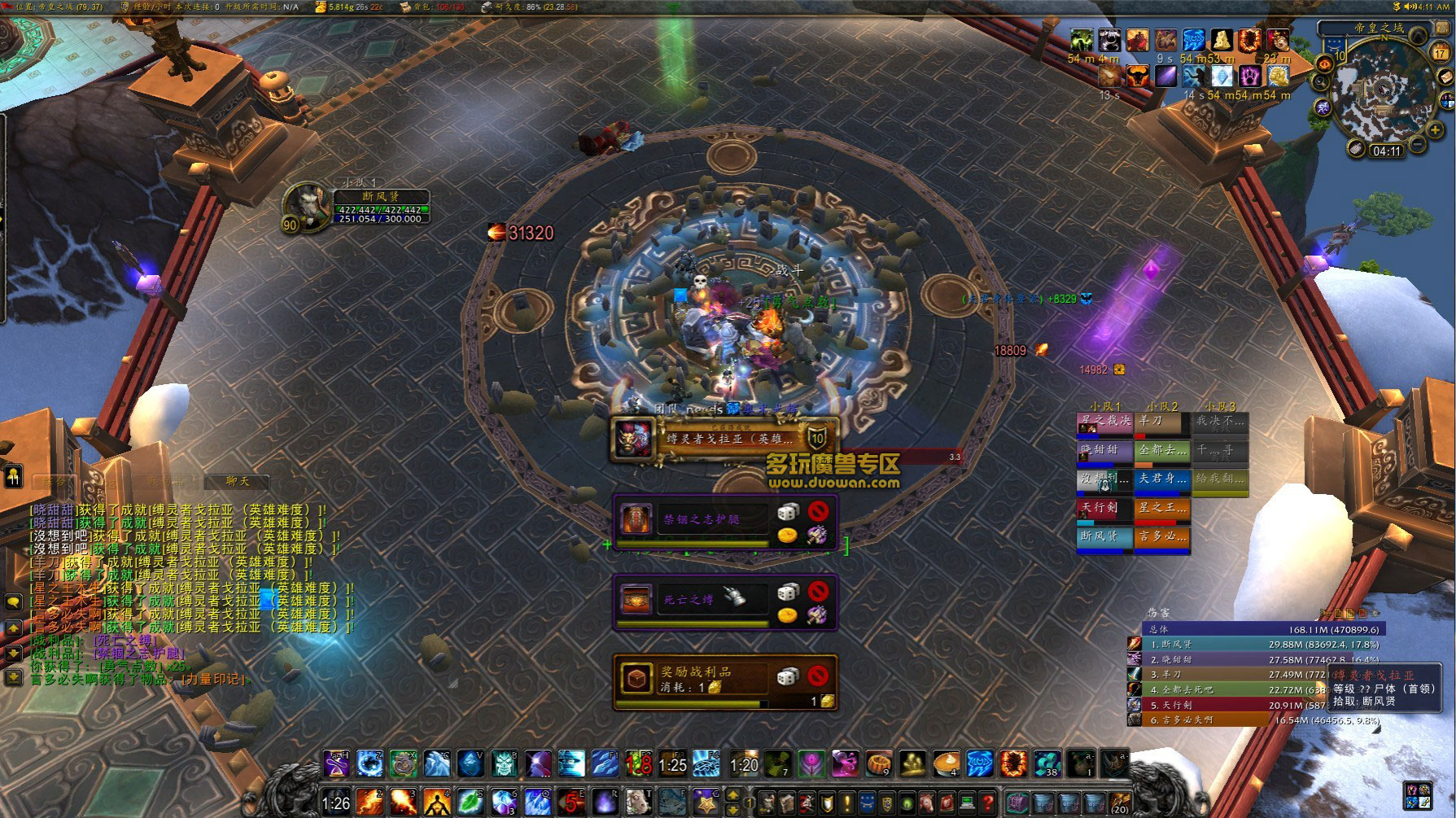Image resolution: width=1456 pixels, height=818 pixels.
Task: Zoom in the minimap with the plus button
Action: 1436,131
